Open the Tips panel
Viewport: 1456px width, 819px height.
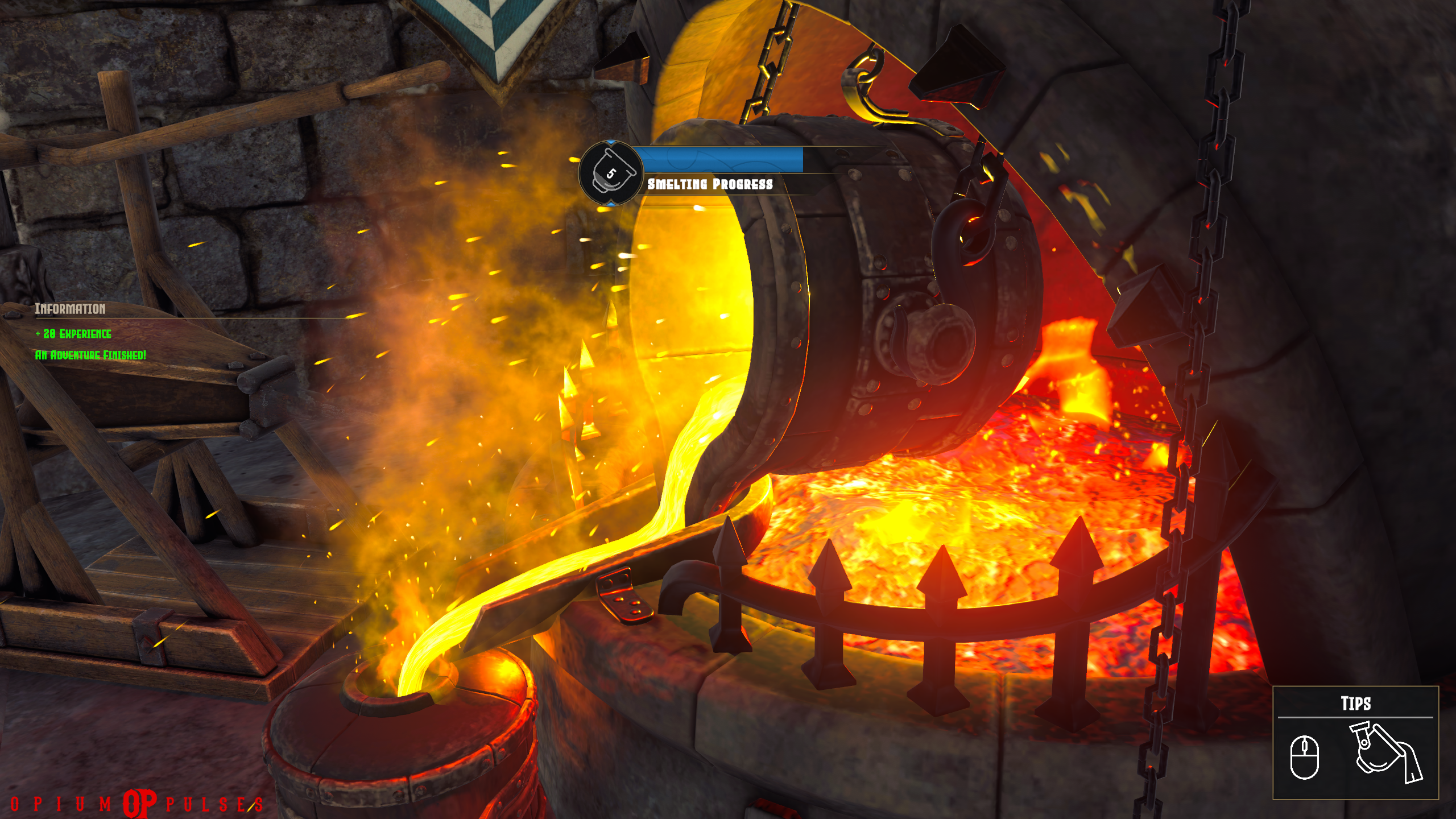[1355, 704]
